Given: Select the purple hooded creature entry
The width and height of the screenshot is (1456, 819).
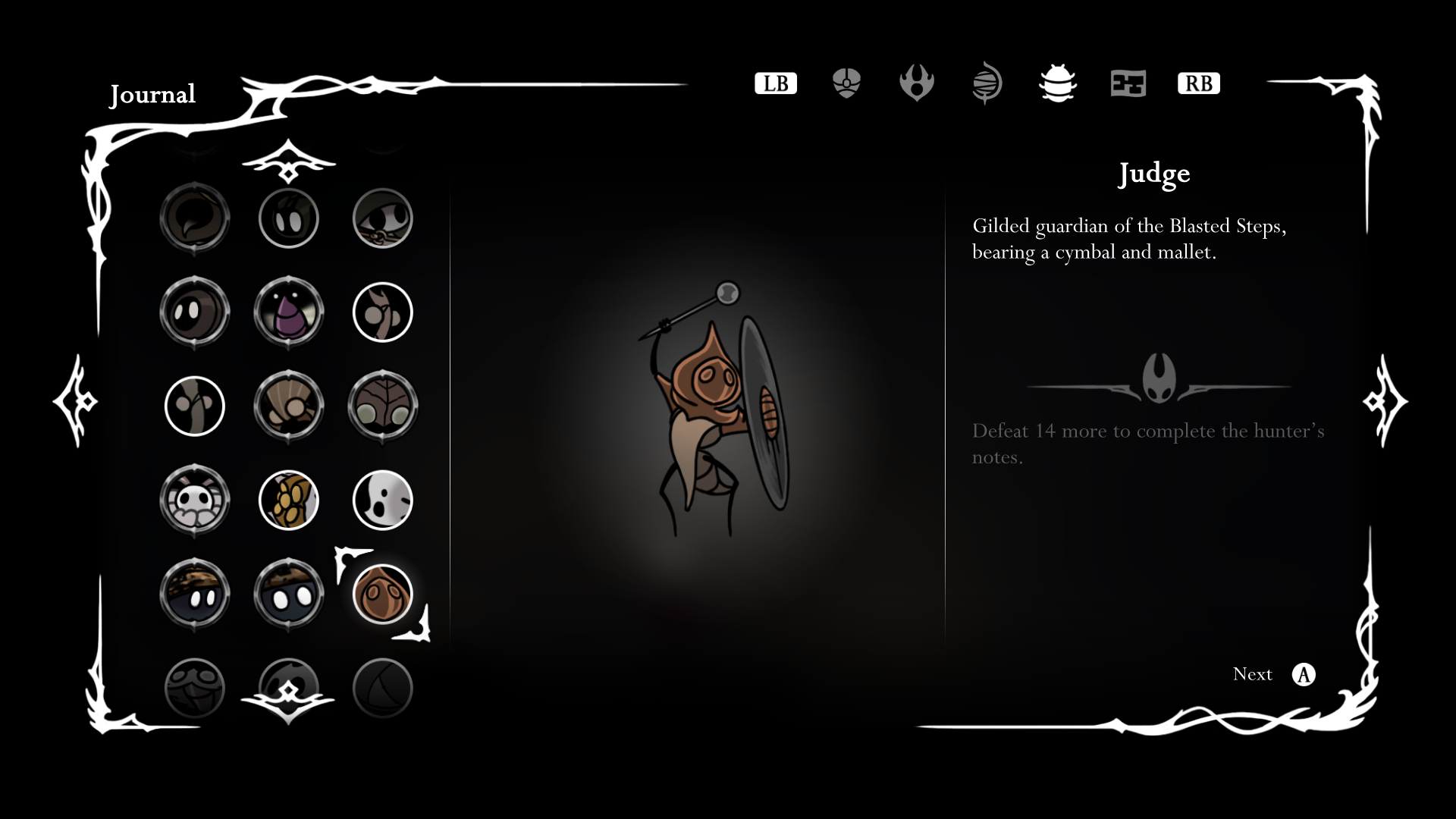Looking at the screenshot, I should 288,312.
